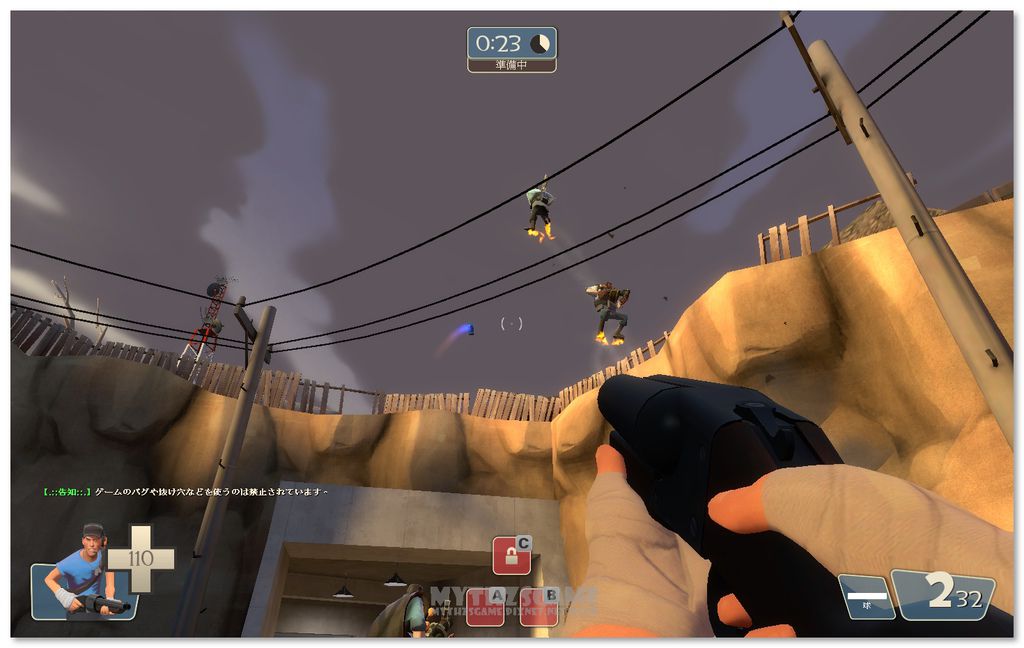Open the green-tagged chat announcement line
Image resolution: width=1024 pixels, height=648 pixels.
pyautogui.click(x=186, y=492)
